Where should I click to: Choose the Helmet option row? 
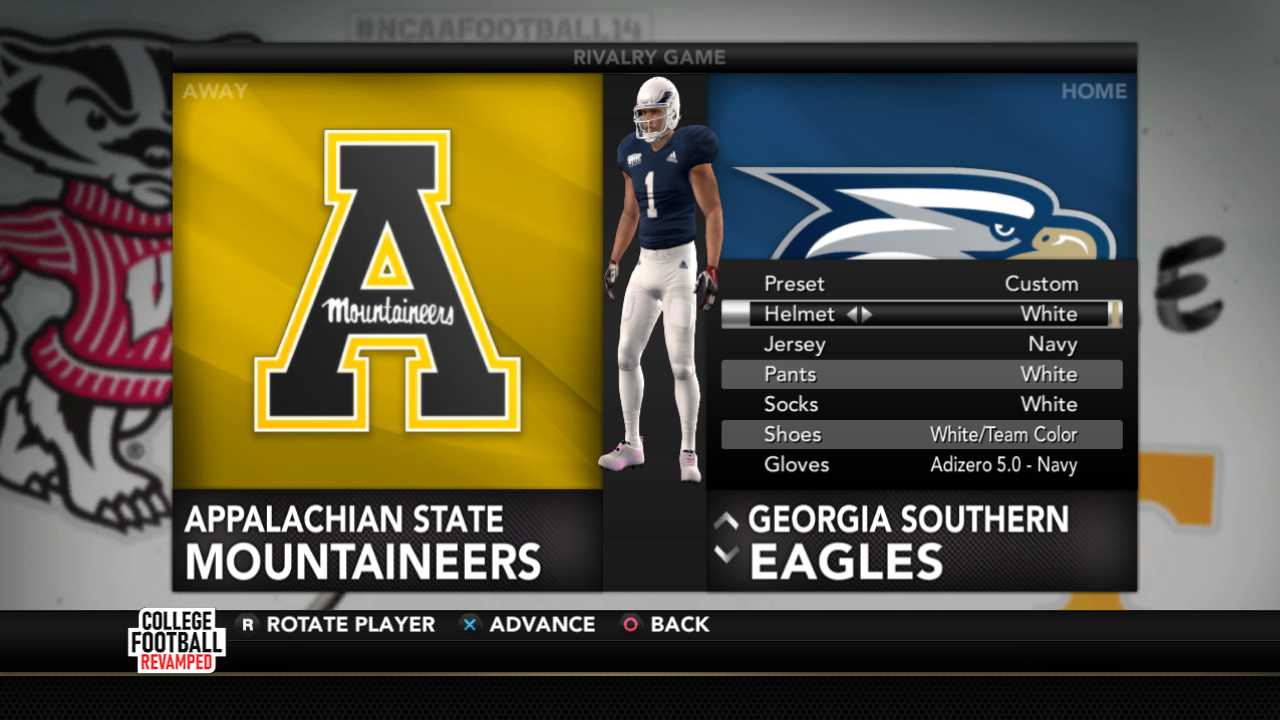pyautogui.click(x=920, y=314)
